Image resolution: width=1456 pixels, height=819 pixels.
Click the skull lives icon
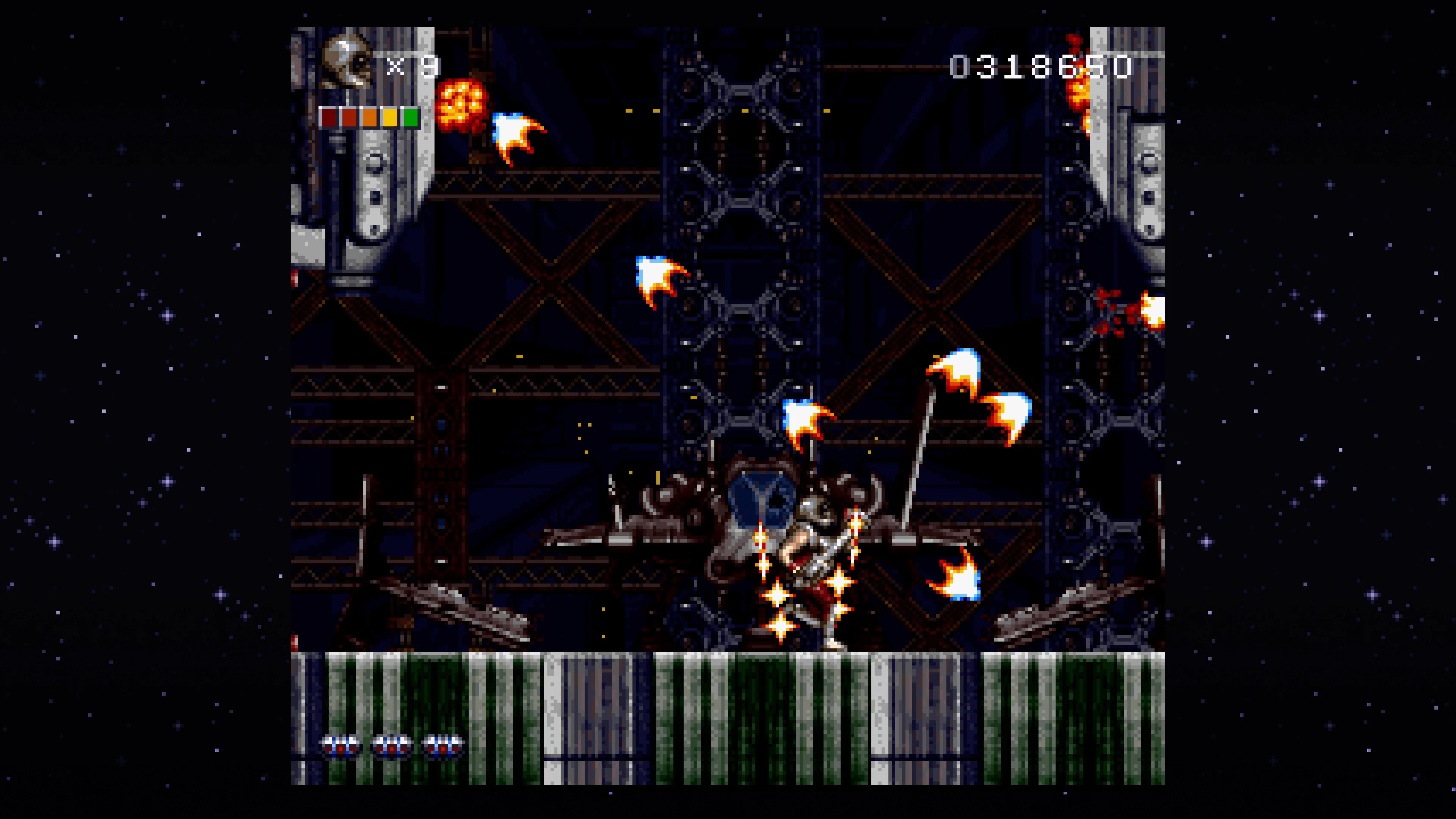tap(347, 61)
